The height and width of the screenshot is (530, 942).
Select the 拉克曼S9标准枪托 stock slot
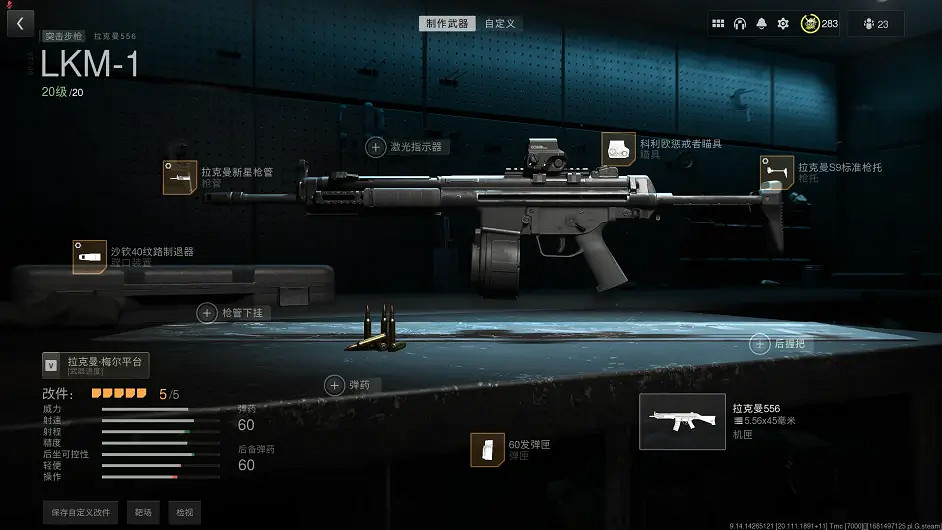[x=776, y=171]
